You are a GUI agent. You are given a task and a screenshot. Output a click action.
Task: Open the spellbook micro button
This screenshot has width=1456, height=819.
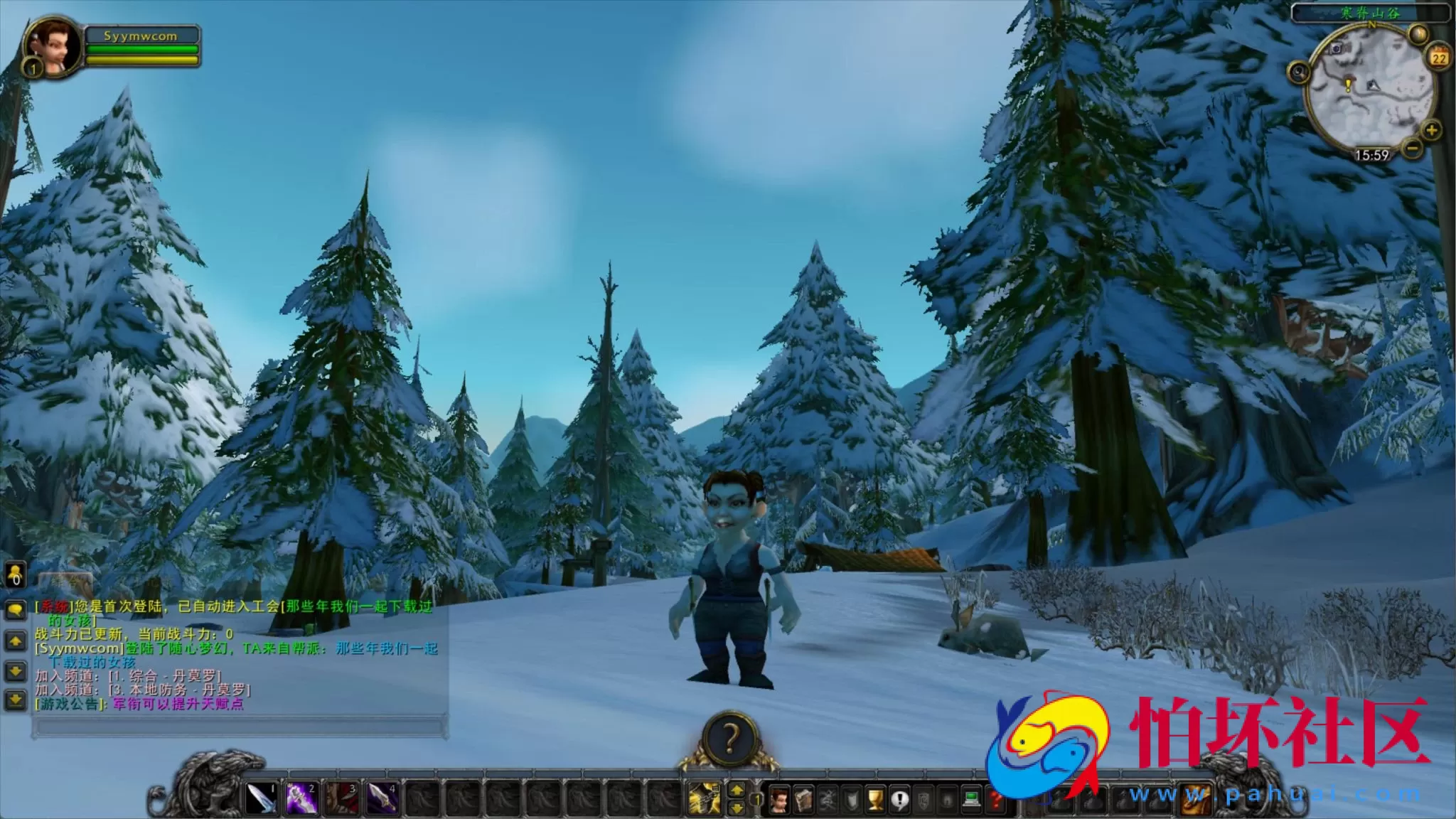(x=803, y=801)
